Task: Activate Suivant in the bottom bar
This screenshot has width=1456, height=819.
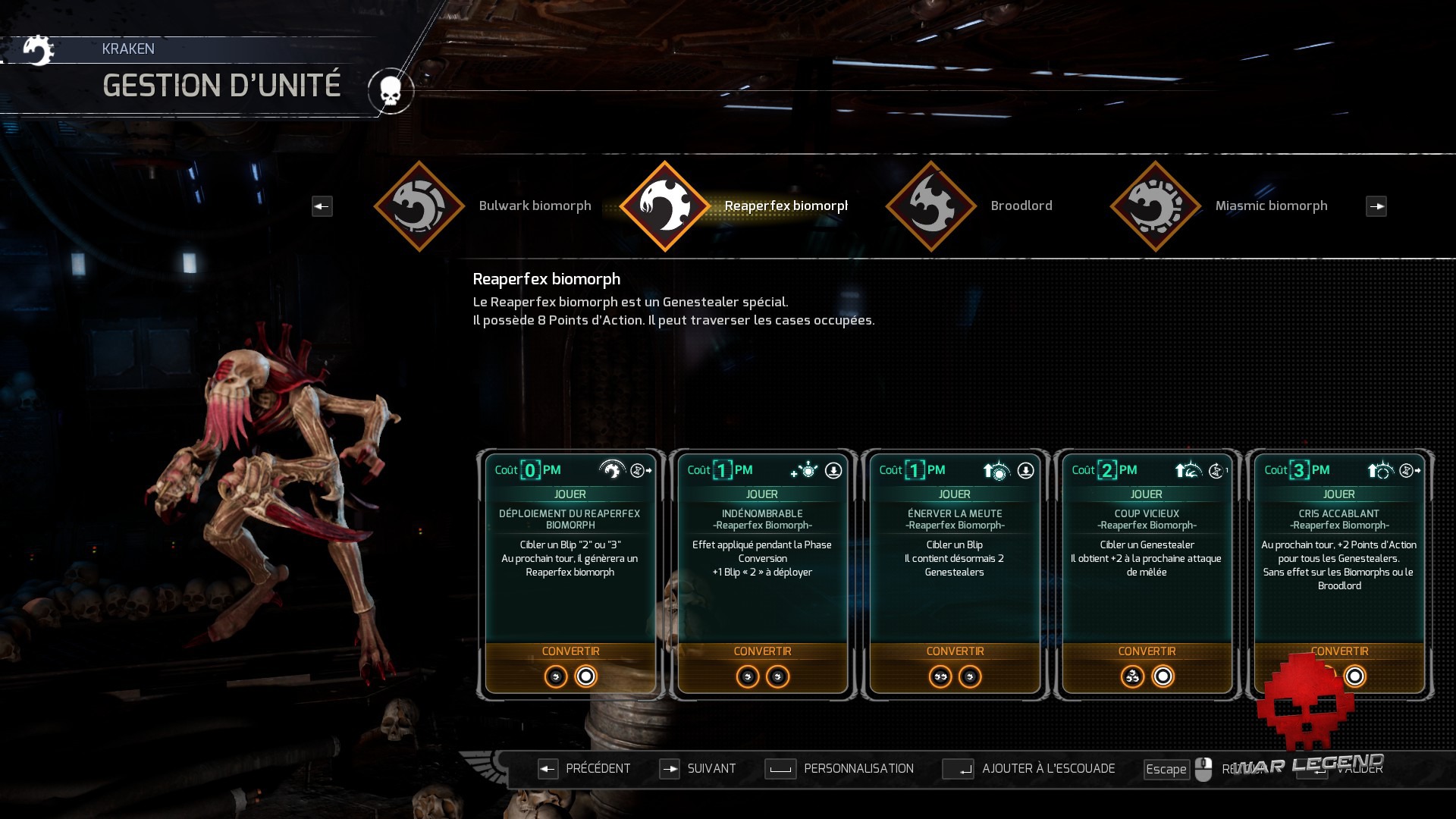Action: click(697, 769)
